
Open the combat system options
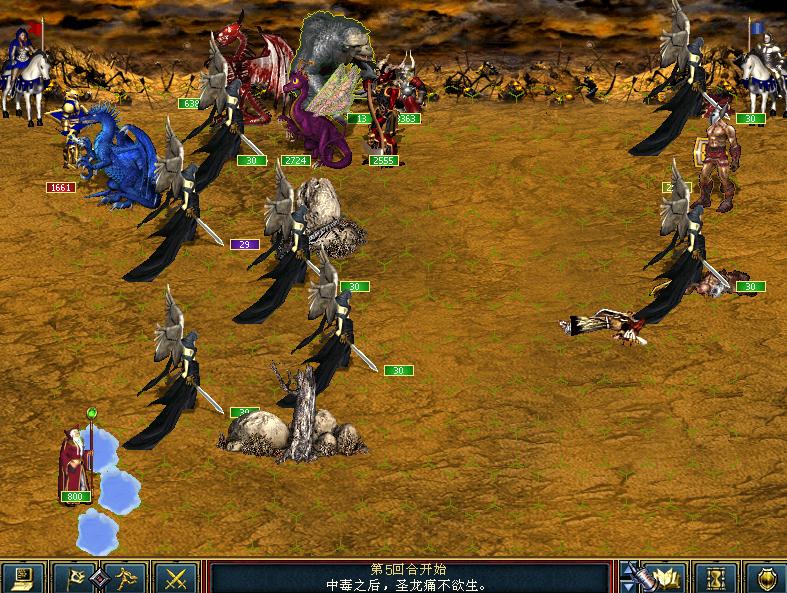22,578
